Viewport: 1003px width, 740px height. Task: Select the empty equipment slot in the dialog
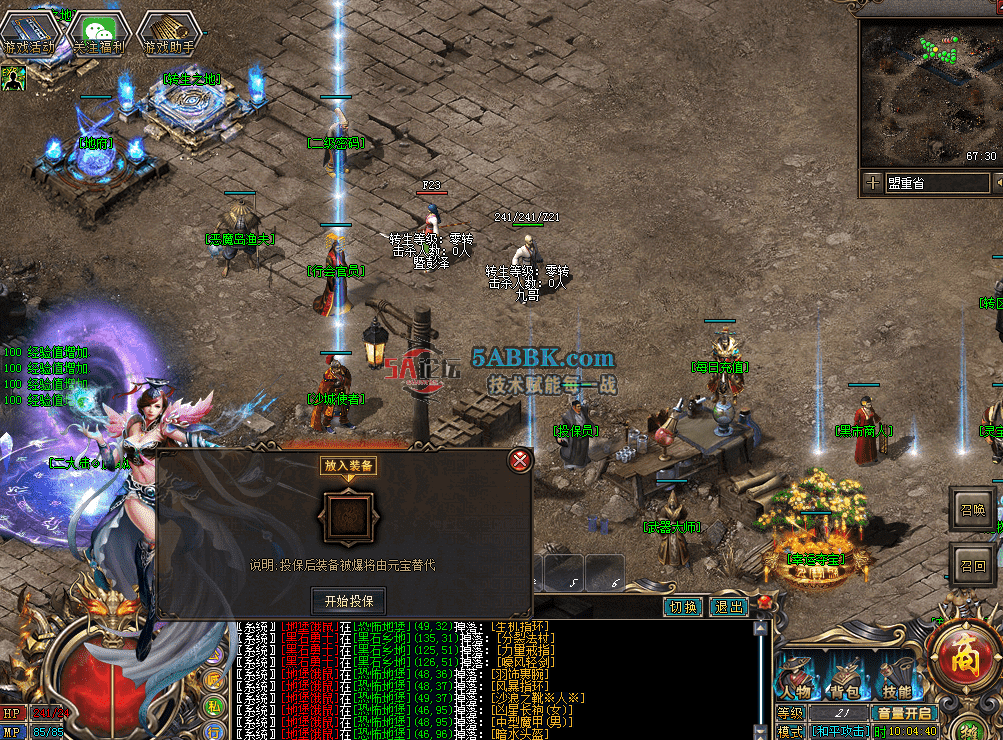tap(347, 518)
